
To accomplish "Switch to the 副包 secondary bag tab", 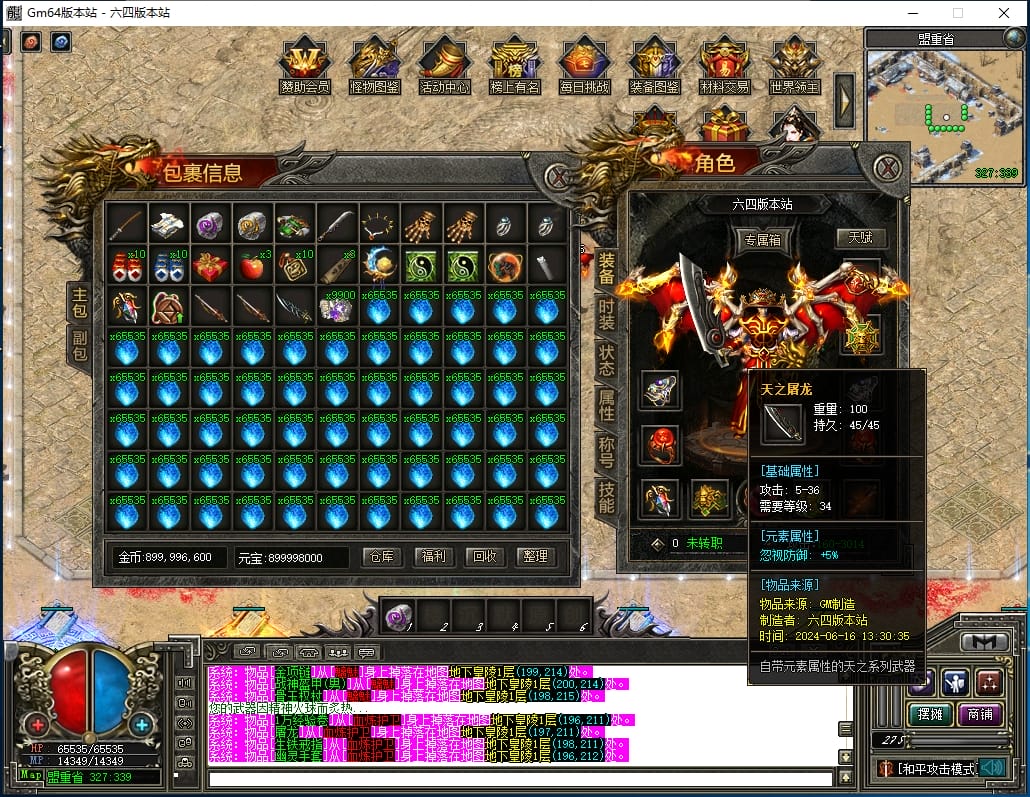I will tap(79, 345).
